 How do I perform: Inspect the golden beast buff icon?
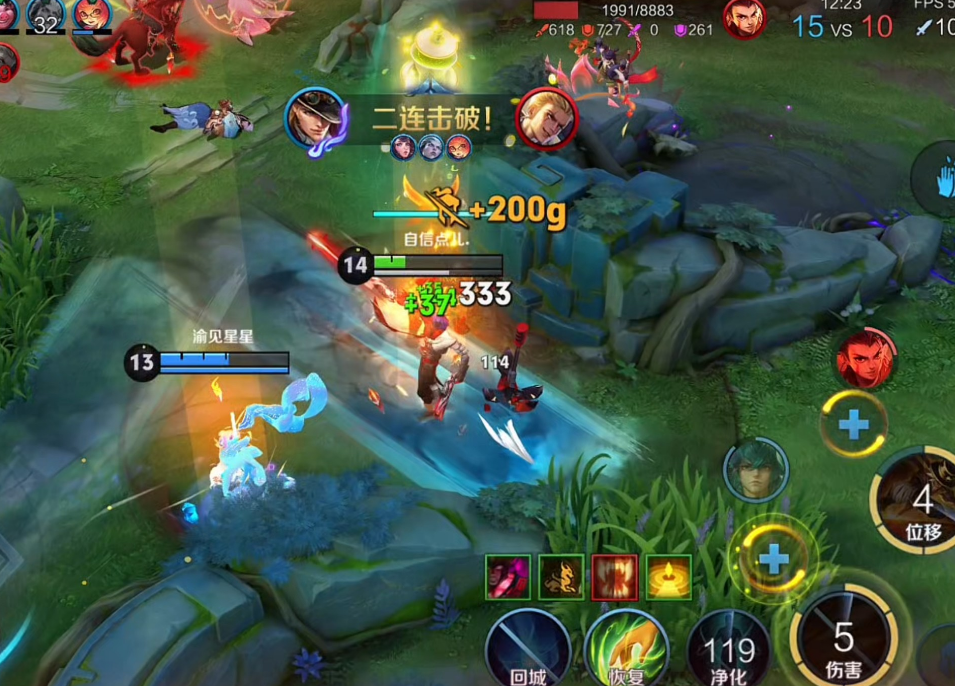[561, 577]
